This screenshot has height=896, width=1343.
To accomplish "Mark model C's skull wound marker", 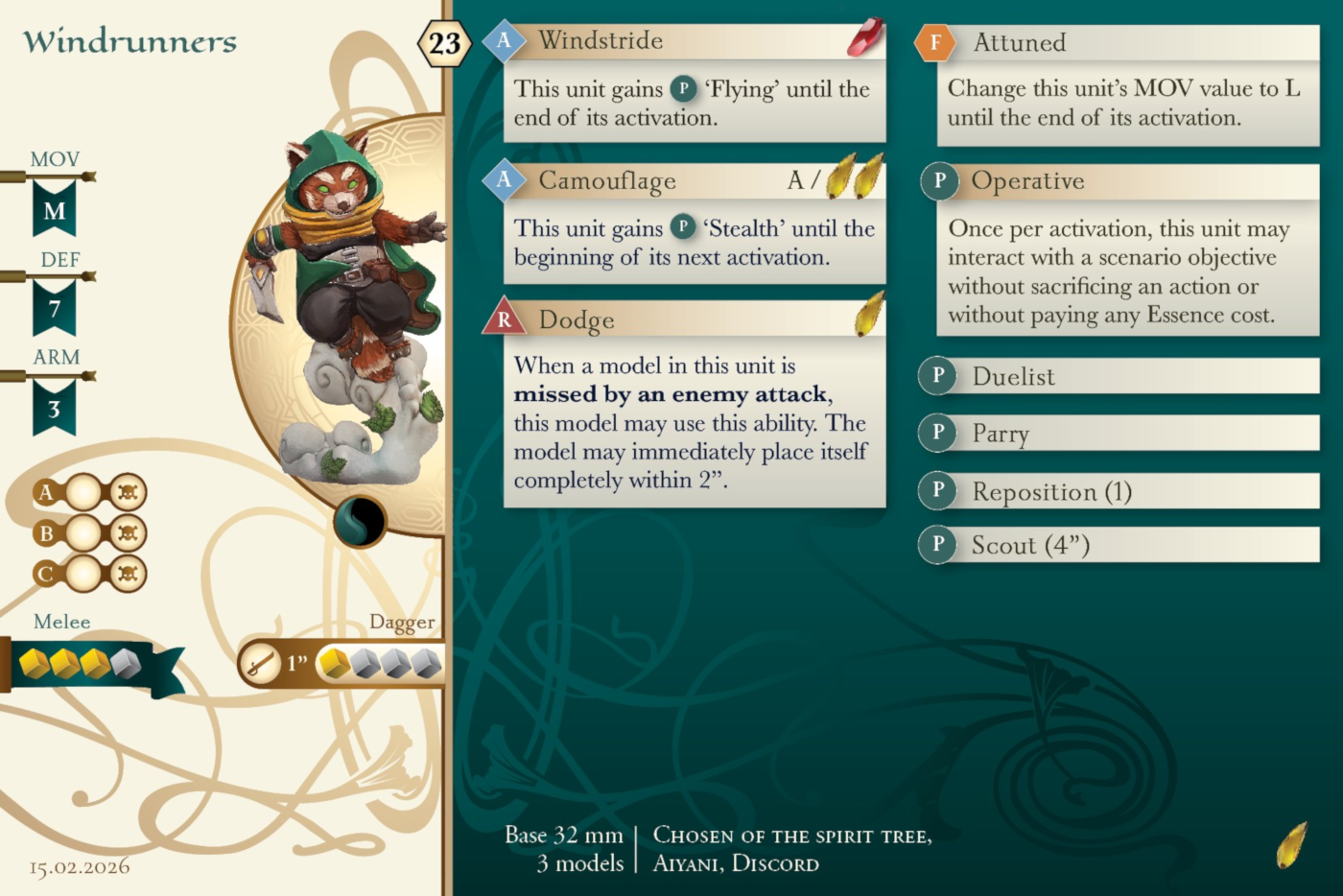I will [127, 574].
